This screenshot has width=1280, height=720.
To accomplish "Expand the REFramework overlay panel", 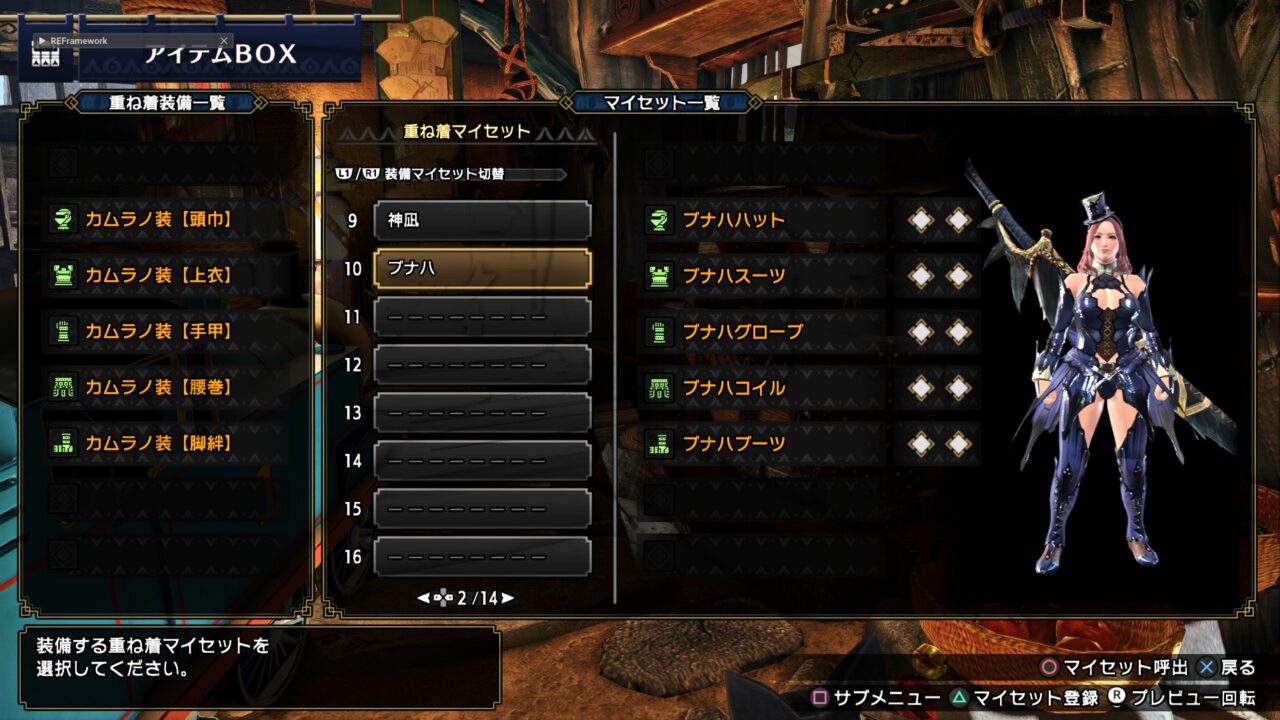I will click(x=42, y=41).
